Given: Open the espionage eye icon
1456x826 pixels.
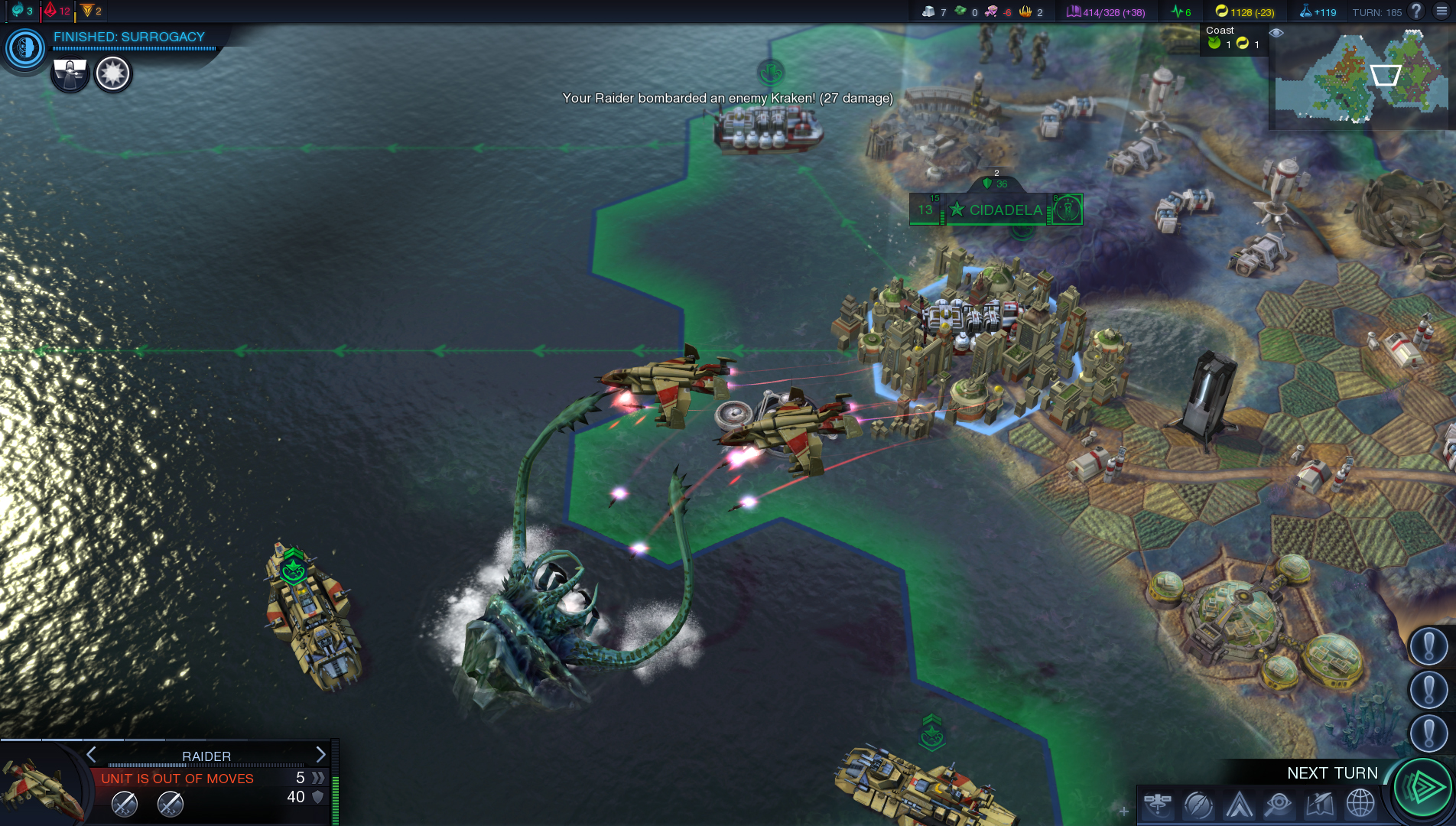Looking at the screenshot, I should (x=1278, y=805).
